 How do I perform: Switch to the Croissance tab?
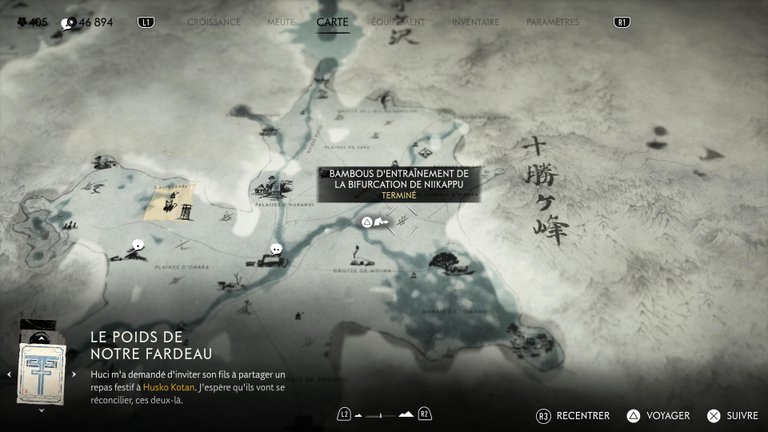pyautogui.click(x=214, y=21)
